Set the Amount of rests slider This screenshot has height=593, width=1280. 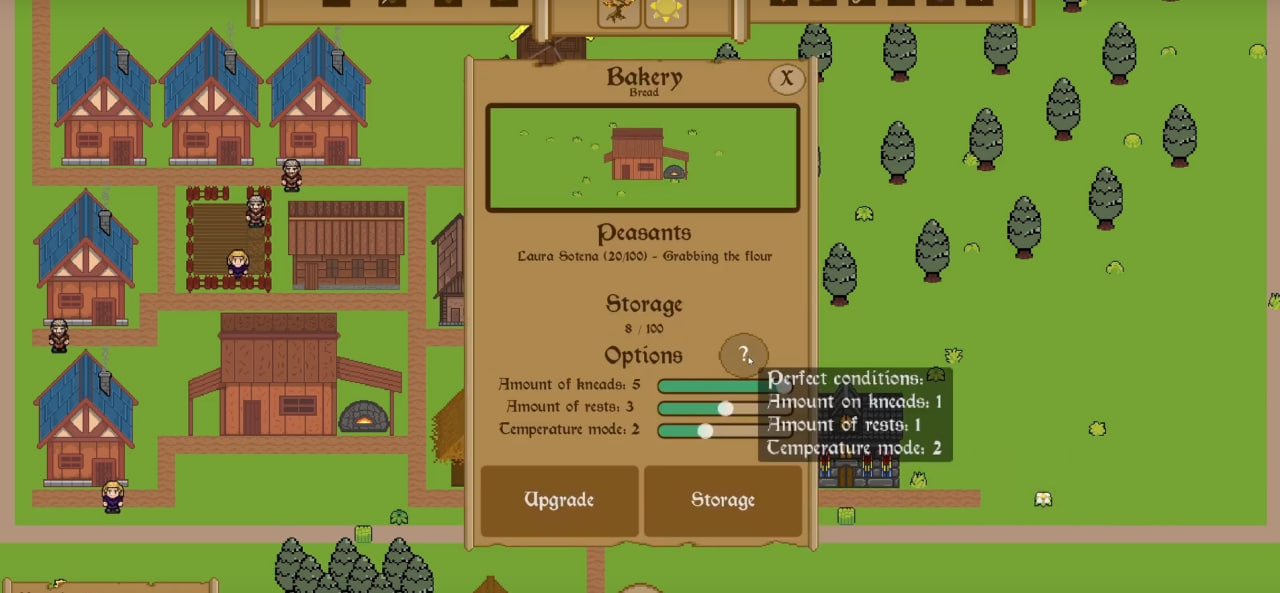pos(725,408)
